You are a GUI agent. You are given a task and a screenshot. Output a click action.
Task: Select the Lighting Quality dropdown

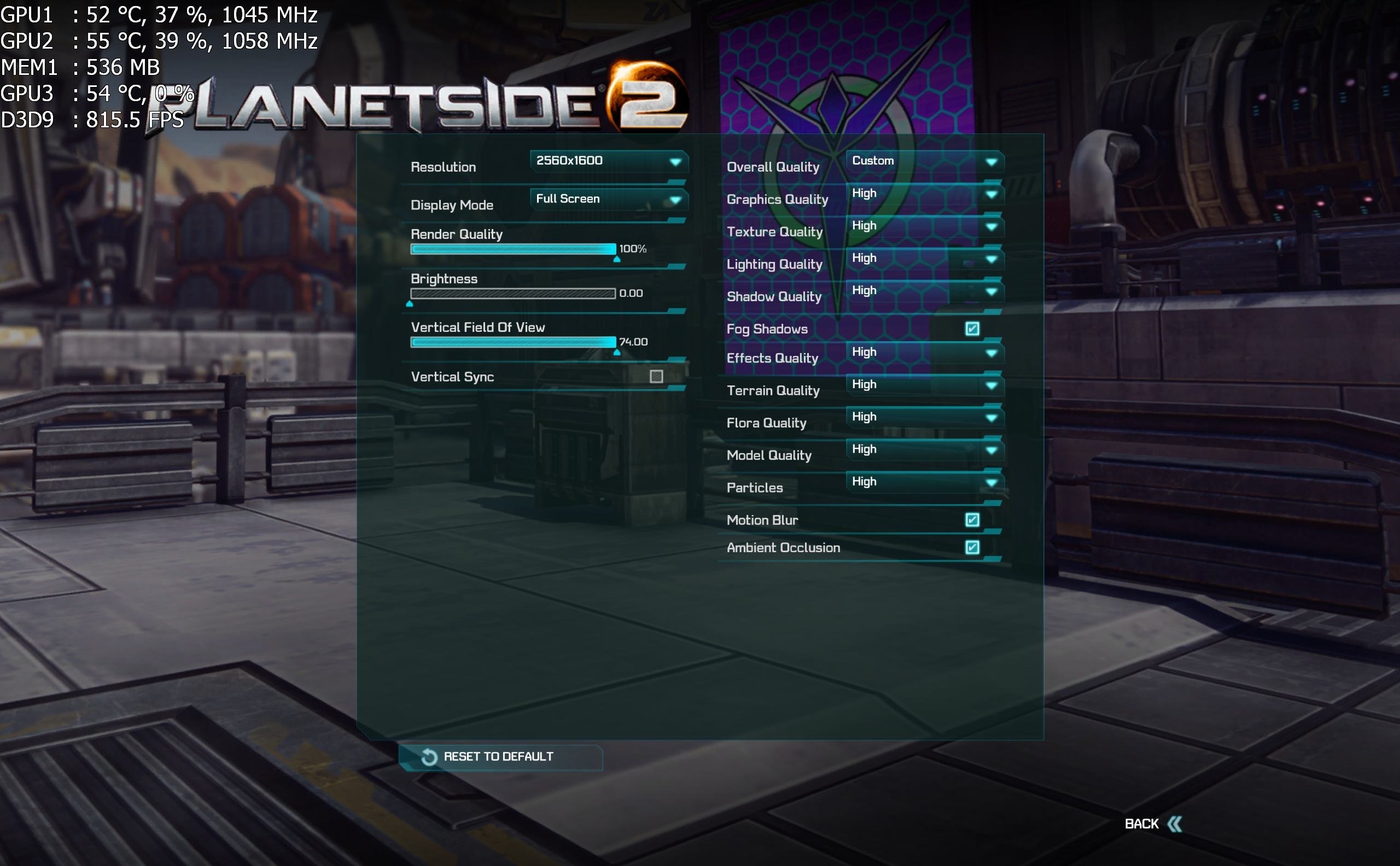924,258
